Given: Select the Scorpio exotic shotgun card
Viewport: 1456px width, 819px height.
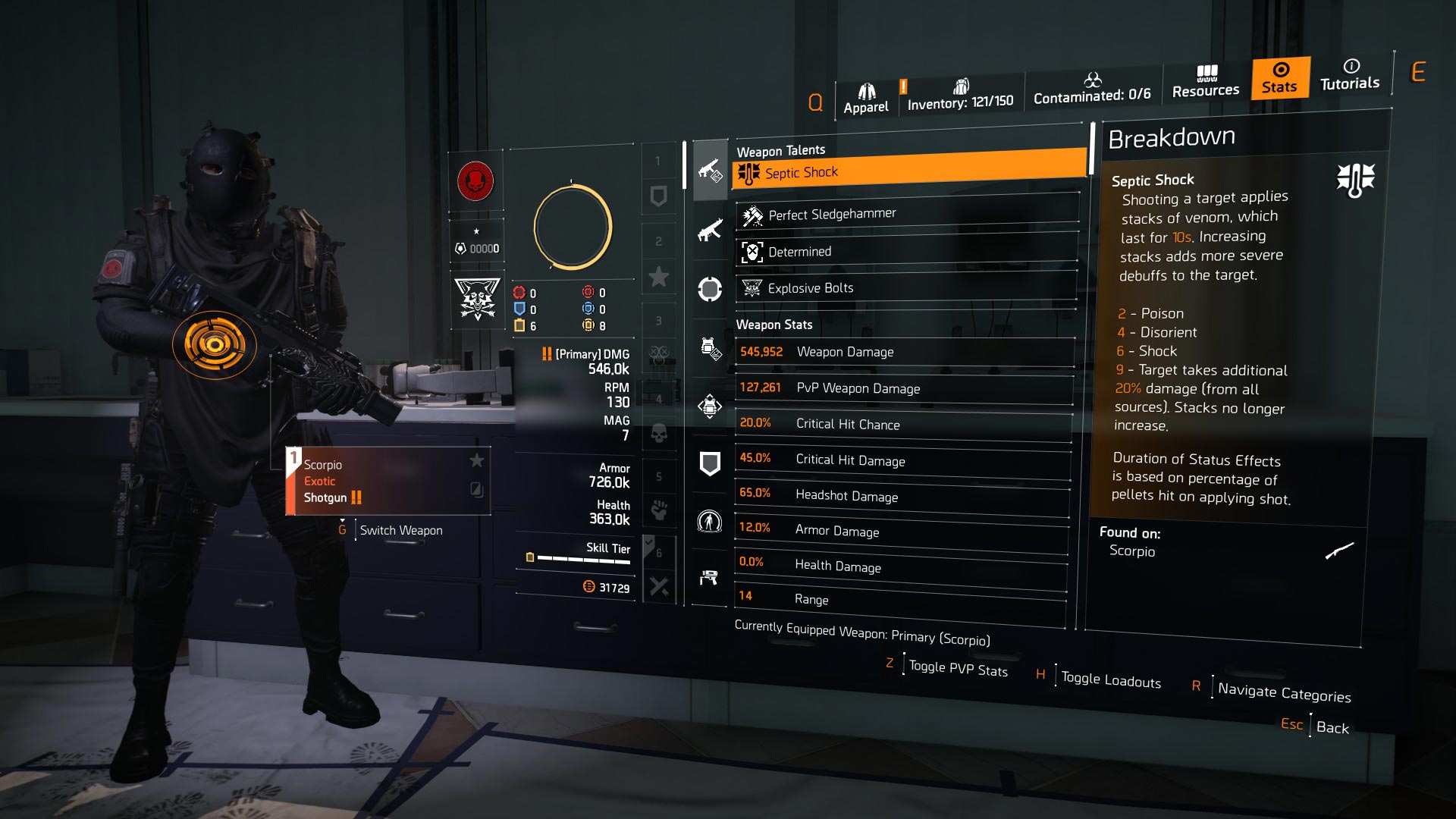Looking at the screenshot, I should pos(388,481).
